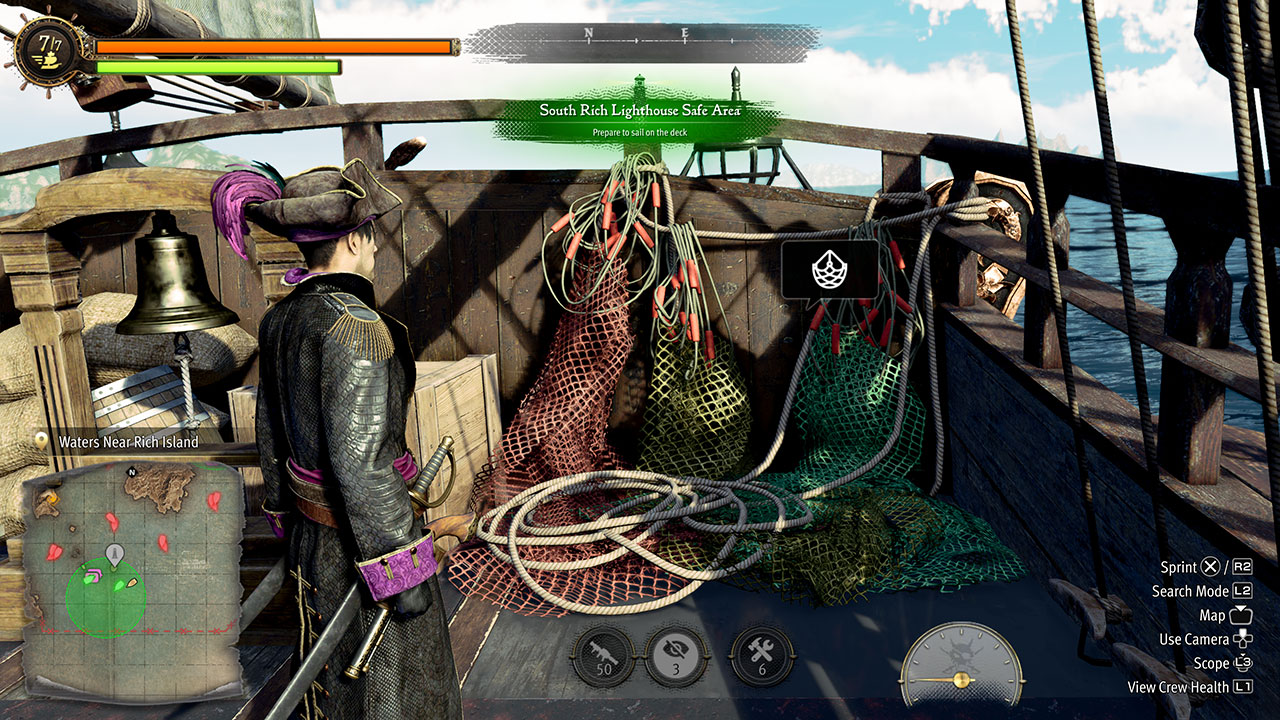This screenshot has height=720, width=1280.
Task: Select the fishing net interaction icon
Action: click(x=830, y=268)
